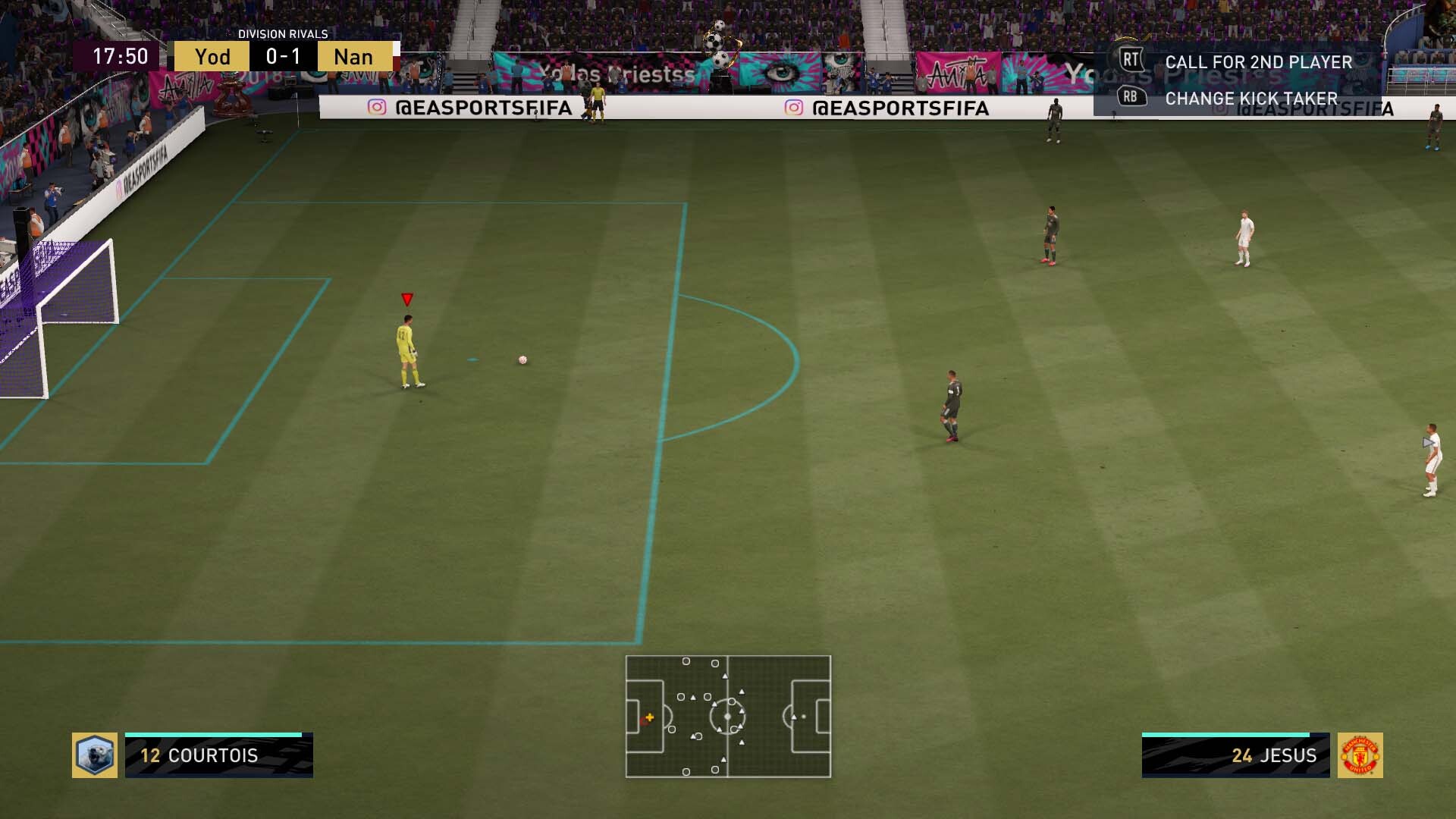Image resolution: width=1456 pixels, height=819 pixels.
Task: Select the Jesus player name plate
Action: (1235, 755)
